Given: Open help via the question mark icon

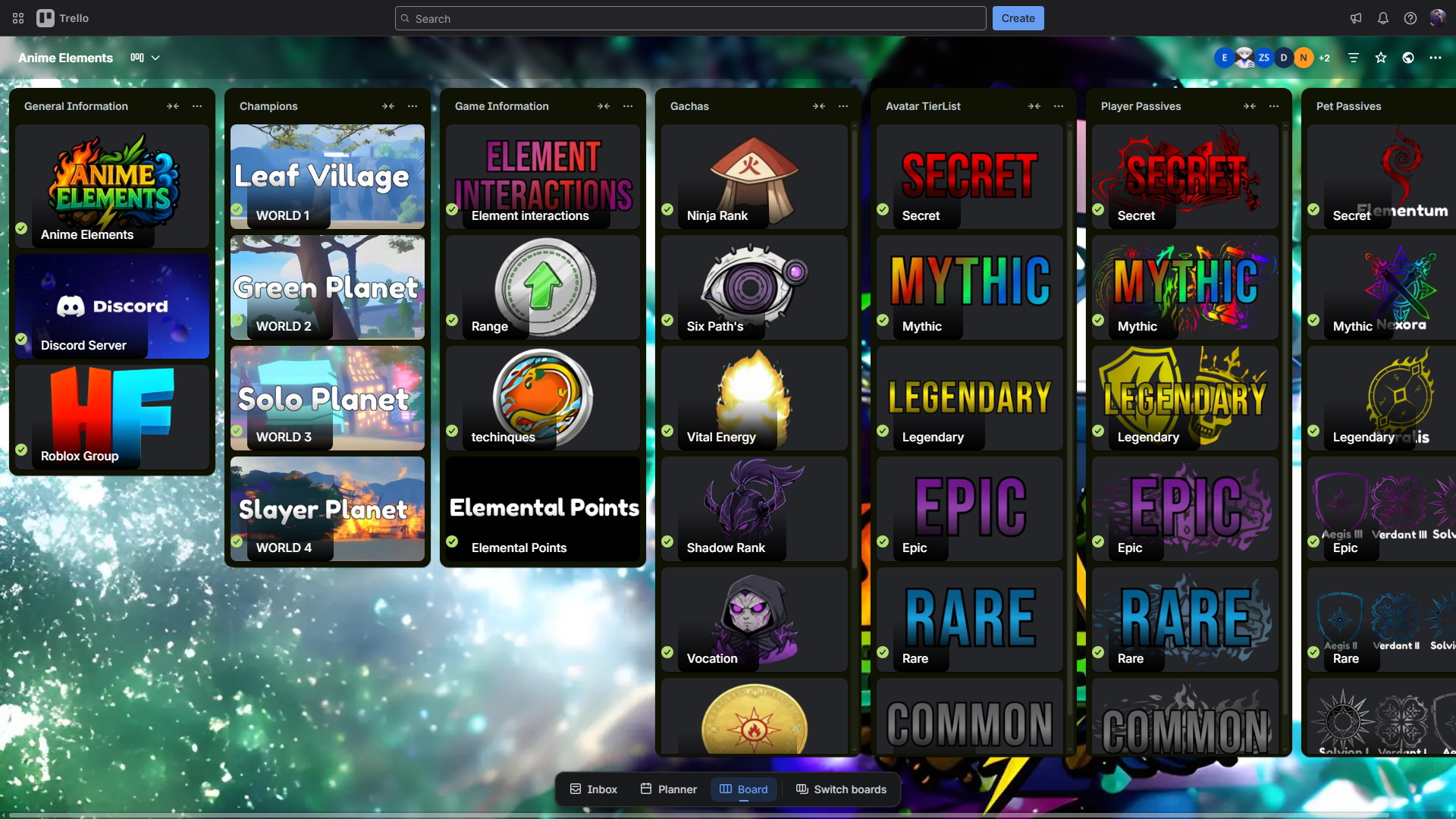Looking at the screenshot, I should tap(1410, 18).
